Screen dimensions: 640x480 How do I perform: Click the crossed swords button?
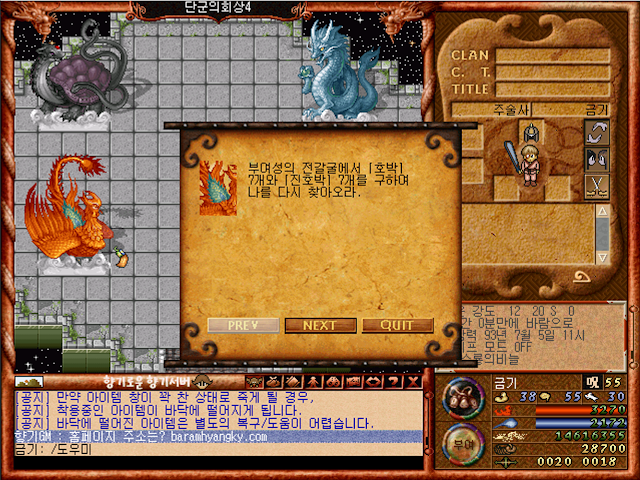[x=597, y=186]
